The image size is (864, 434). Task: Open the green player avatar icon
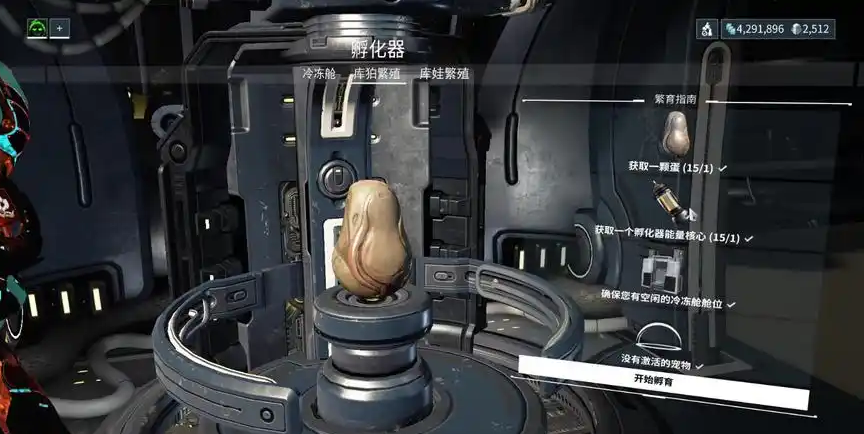coord(37,28)
